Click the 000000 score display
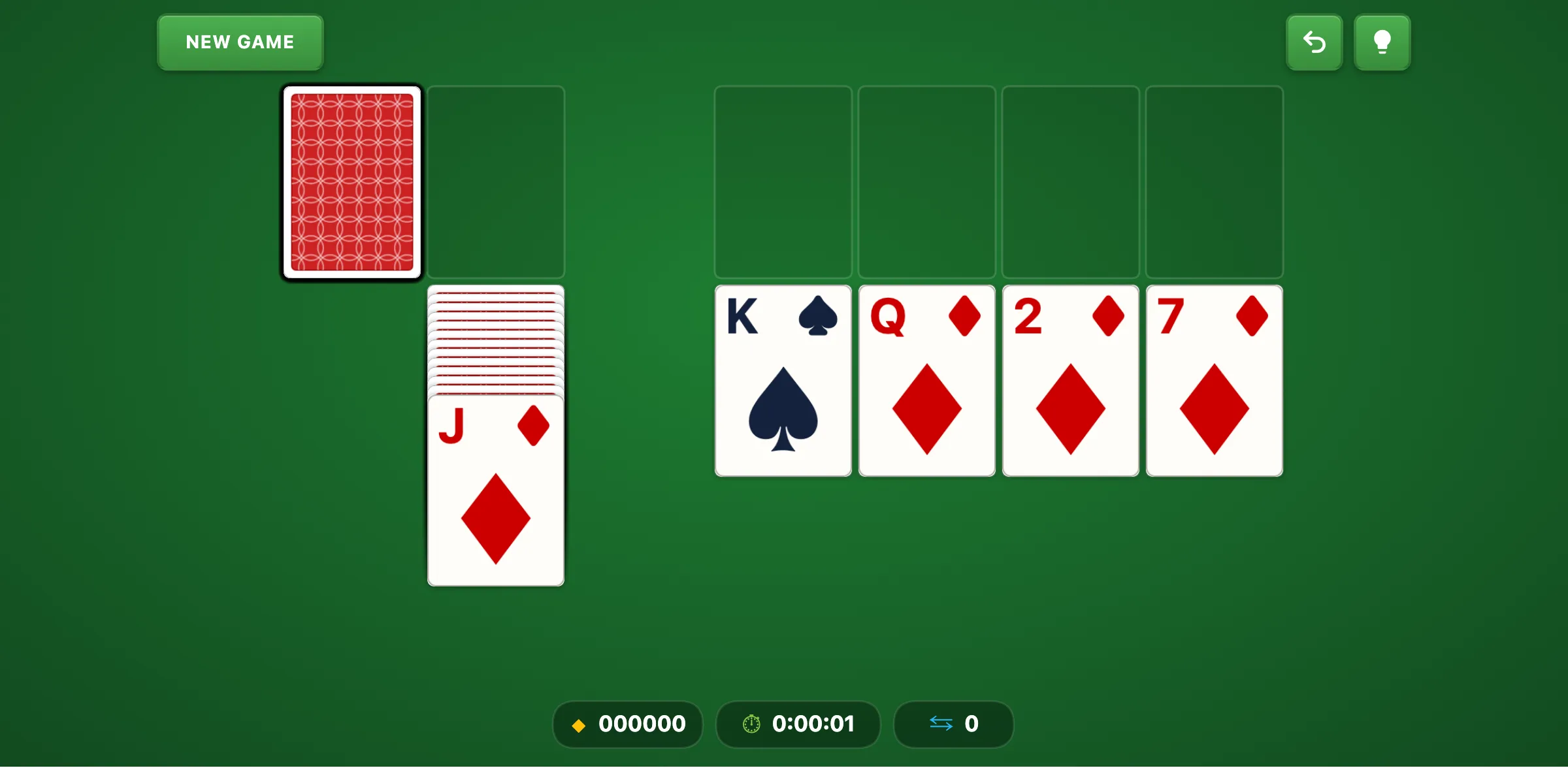Image resolution: width=1568 pixels, height=768 pixels. [642, 724]
